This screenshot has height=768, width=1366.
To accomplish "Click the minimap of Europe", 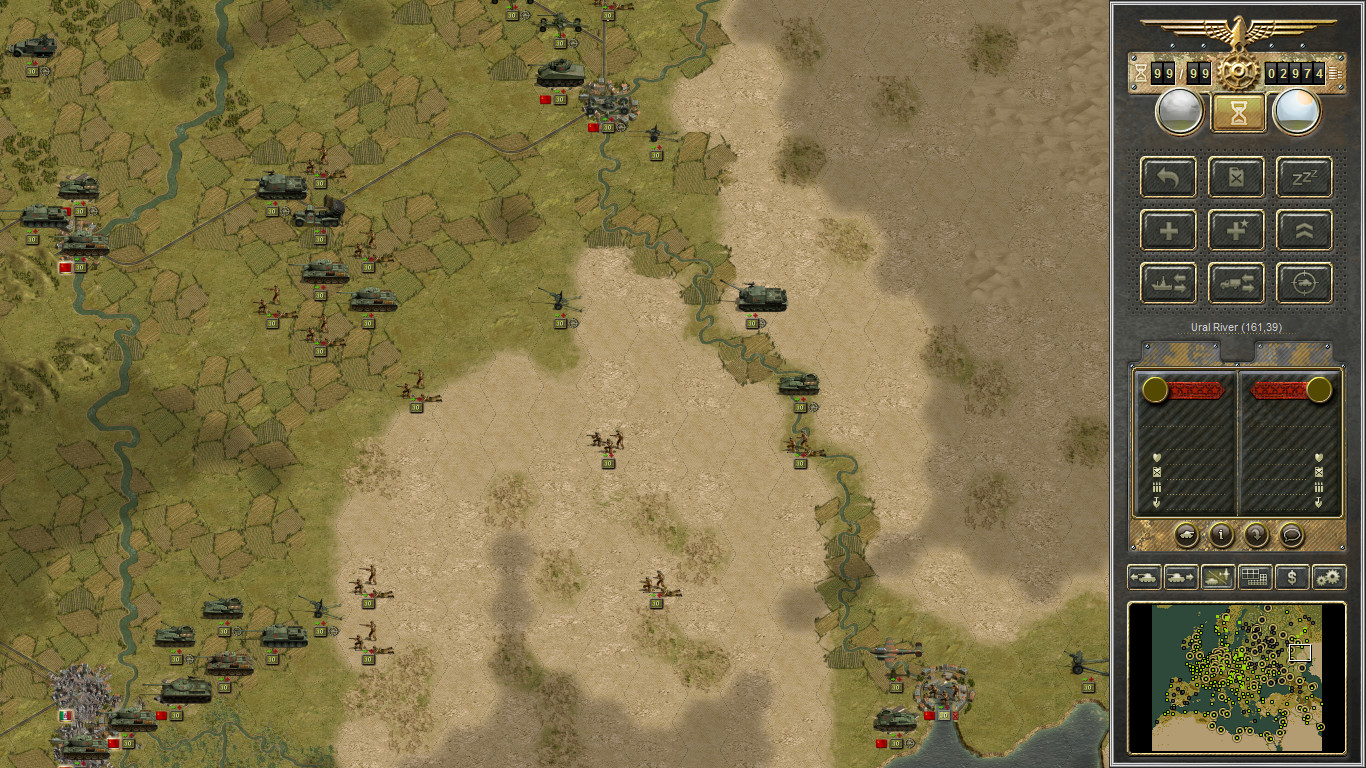I will 1237,677.
